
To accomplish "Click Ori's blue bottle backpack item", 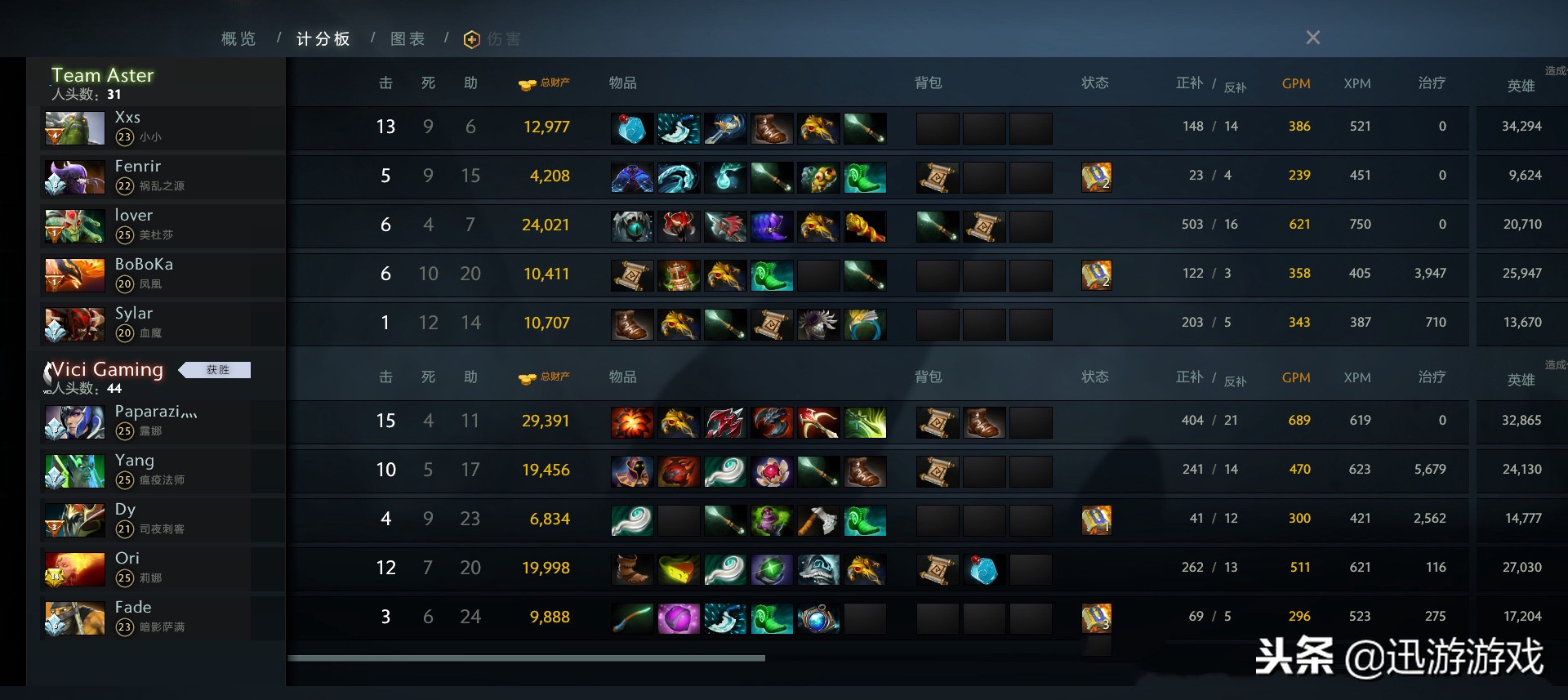I will tap(985, 568).
